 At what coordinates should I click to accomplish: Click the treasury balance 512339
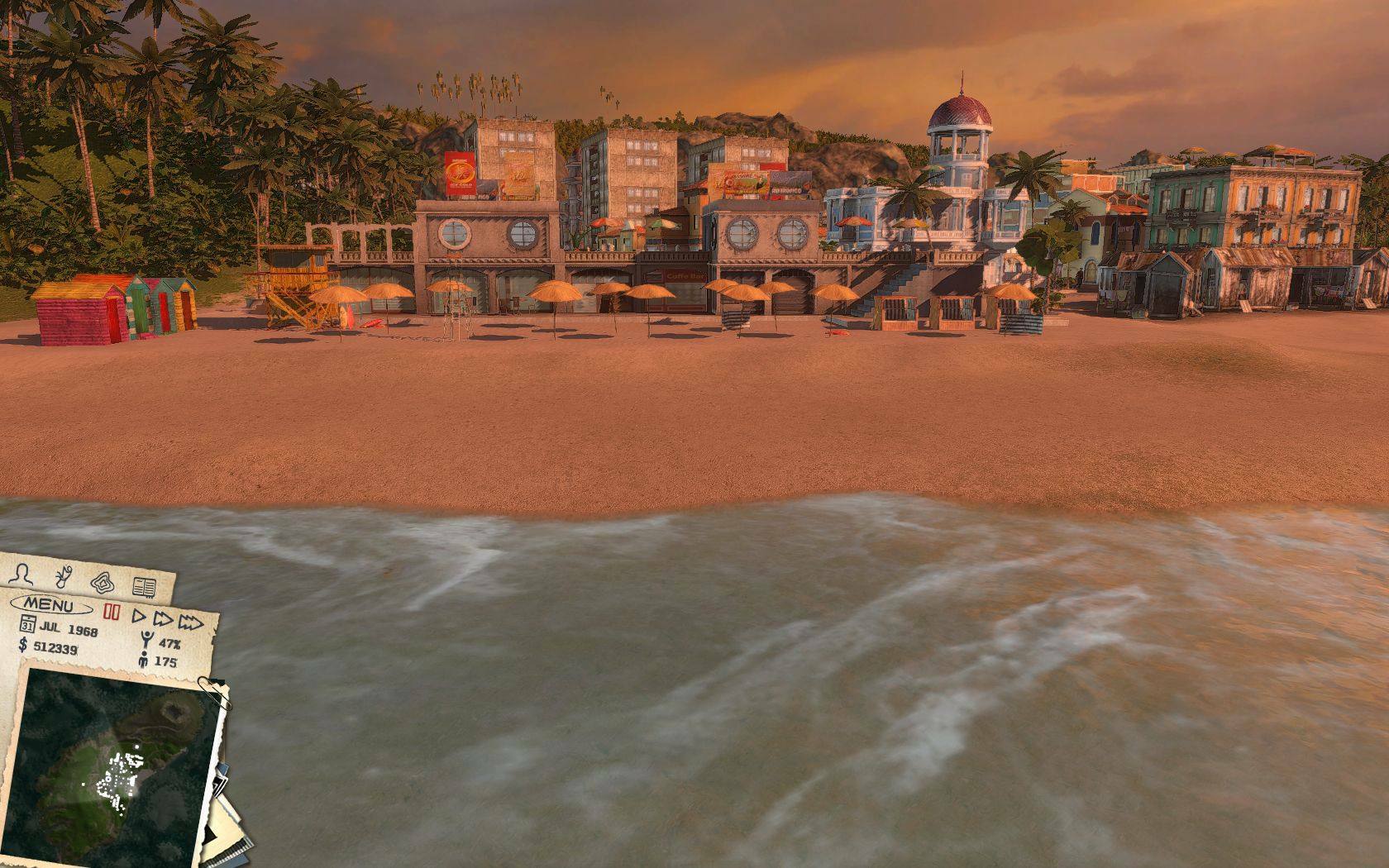pyautogui.click(x=55, y=647)
